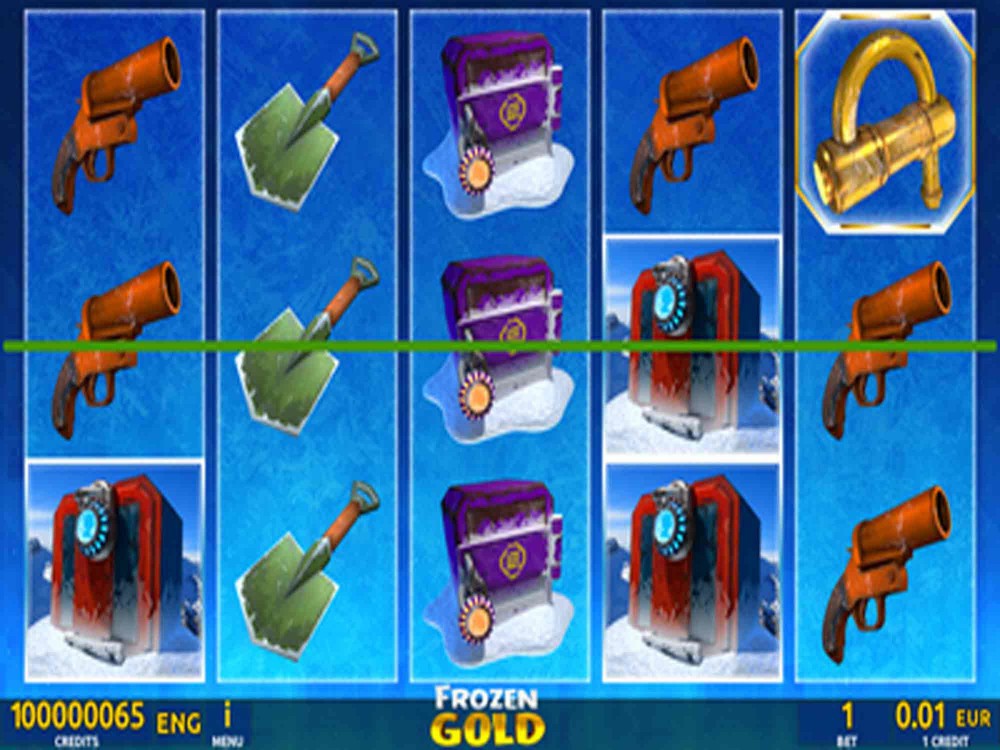This screenshot has height=750, width=1000.
Task: Switch the ENG language setting
Action: click(178, 722)
